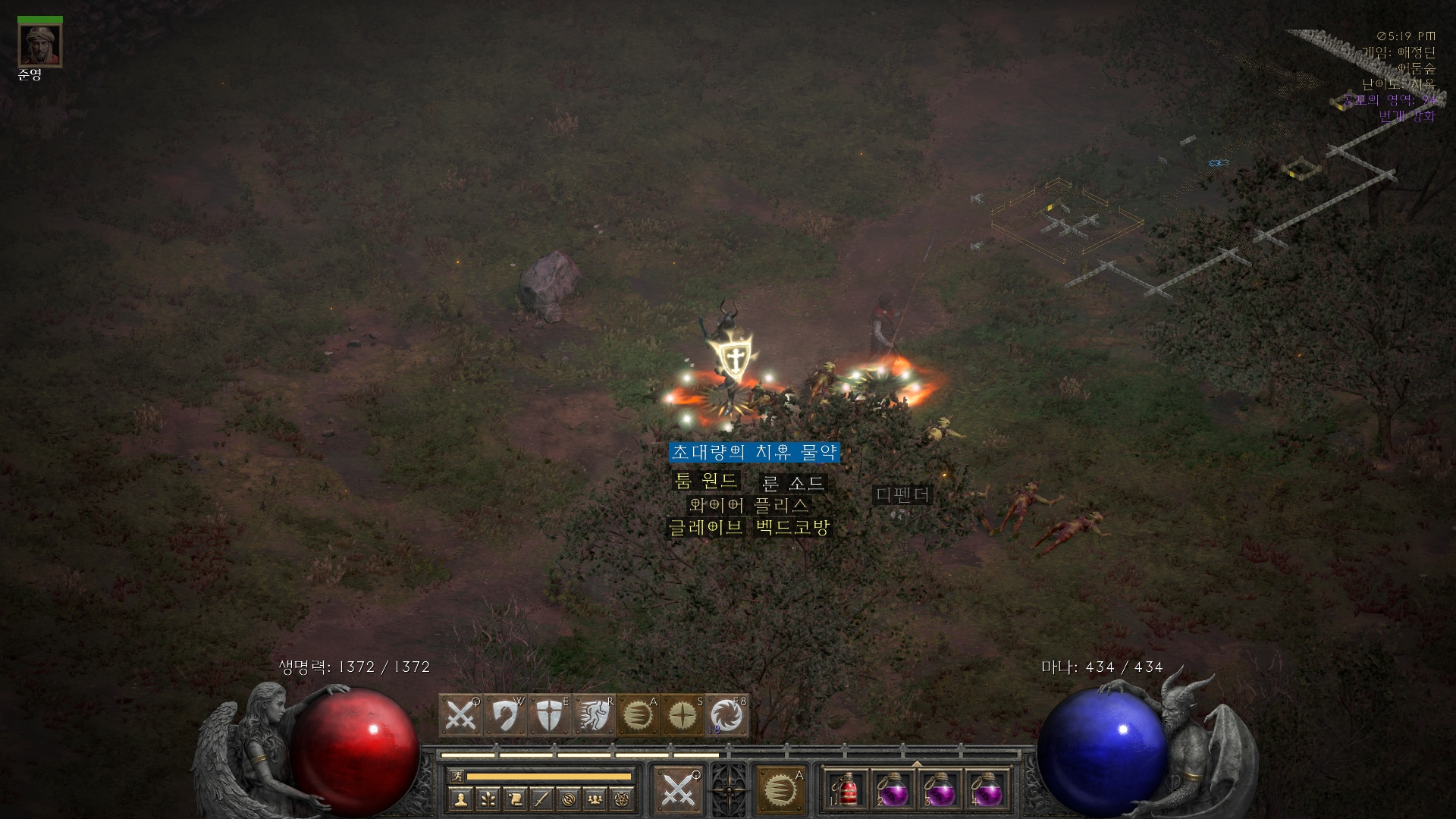Click the mercenary portrait labeled 준영
The height and width of the screenshot is (819, 1456).
point(40,46)
